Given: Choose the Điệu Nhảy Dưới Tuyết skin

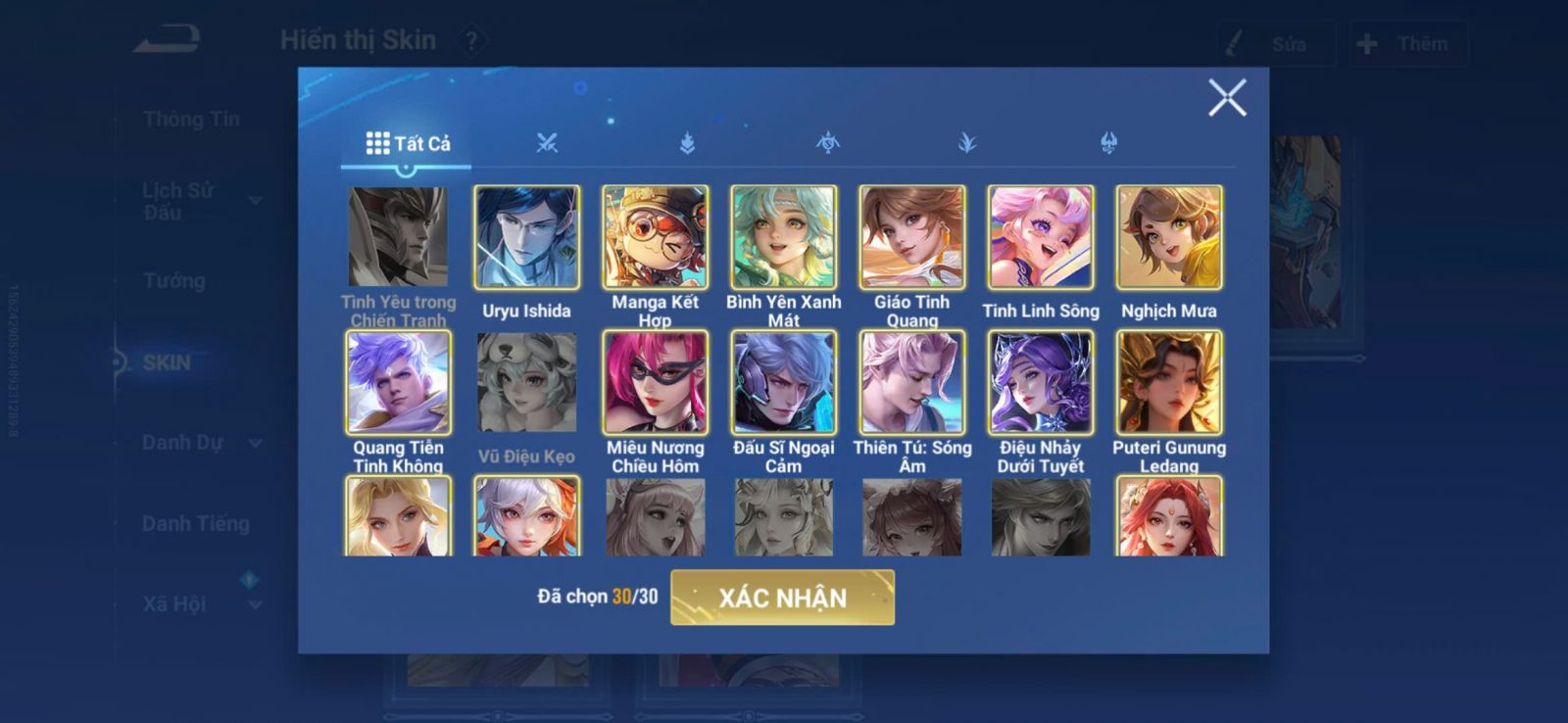Looking at the screenshot, I should click(1040, 383).
